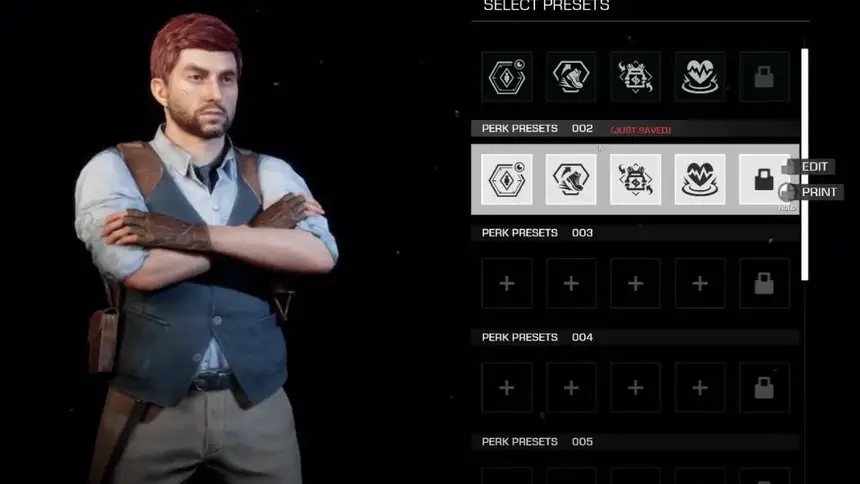Screen dimensions: 860x484
Task: Select the hexagon diamond perk in the top preset row
Action: 507,77
